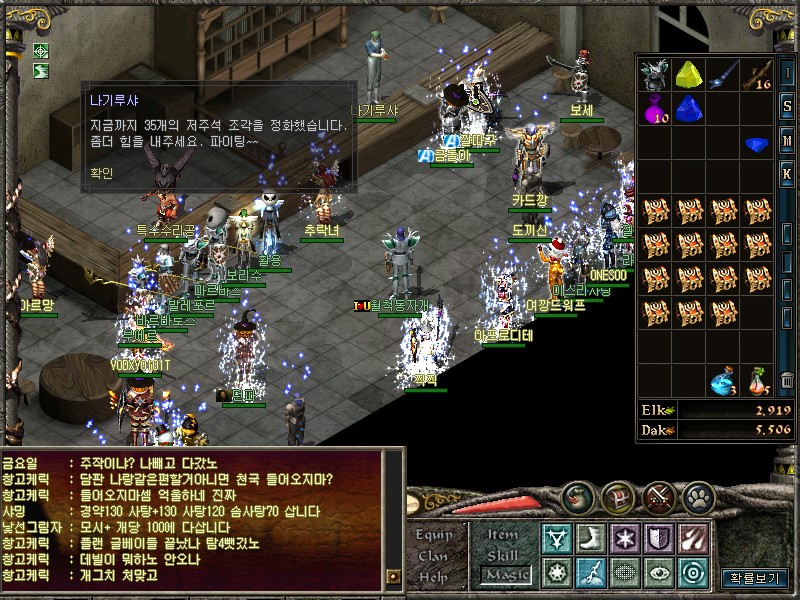Click the crossed swords round button

(x=659, y=495)
